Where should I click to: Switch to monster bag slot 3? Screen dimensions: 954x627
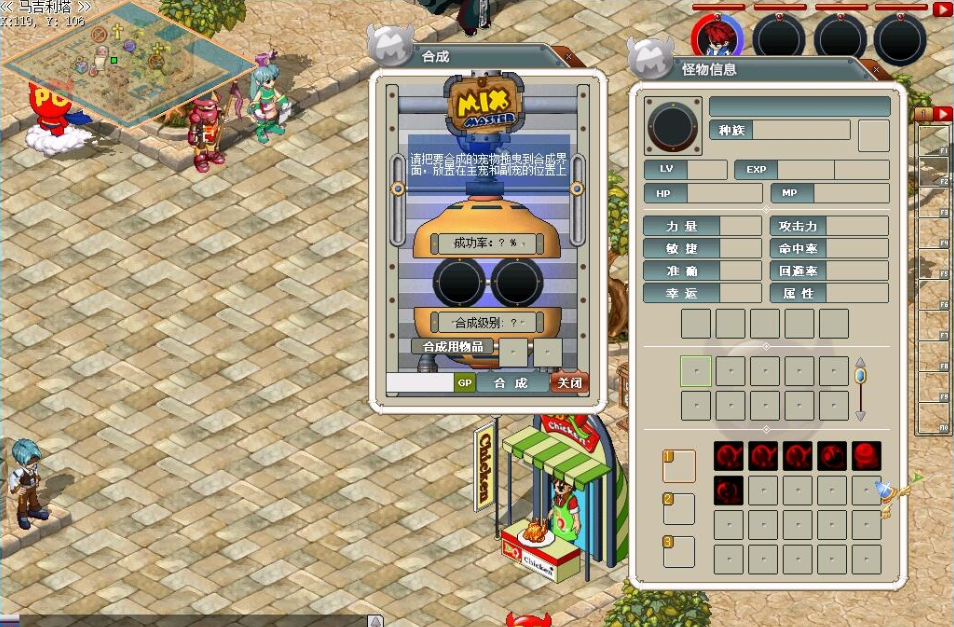point(678,550)
